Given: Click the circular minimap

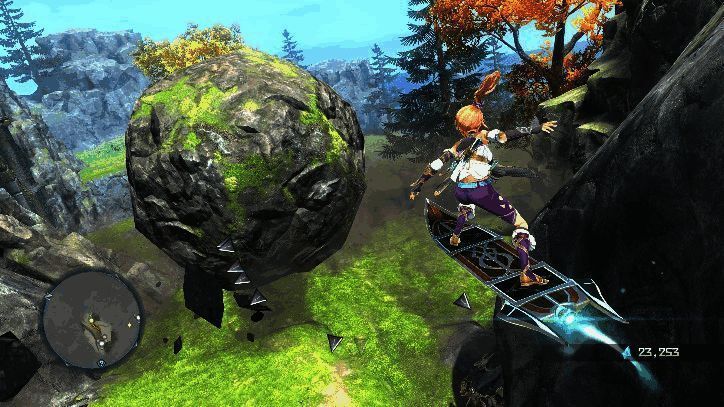Looking at the screenshot, I should point(92,318).
